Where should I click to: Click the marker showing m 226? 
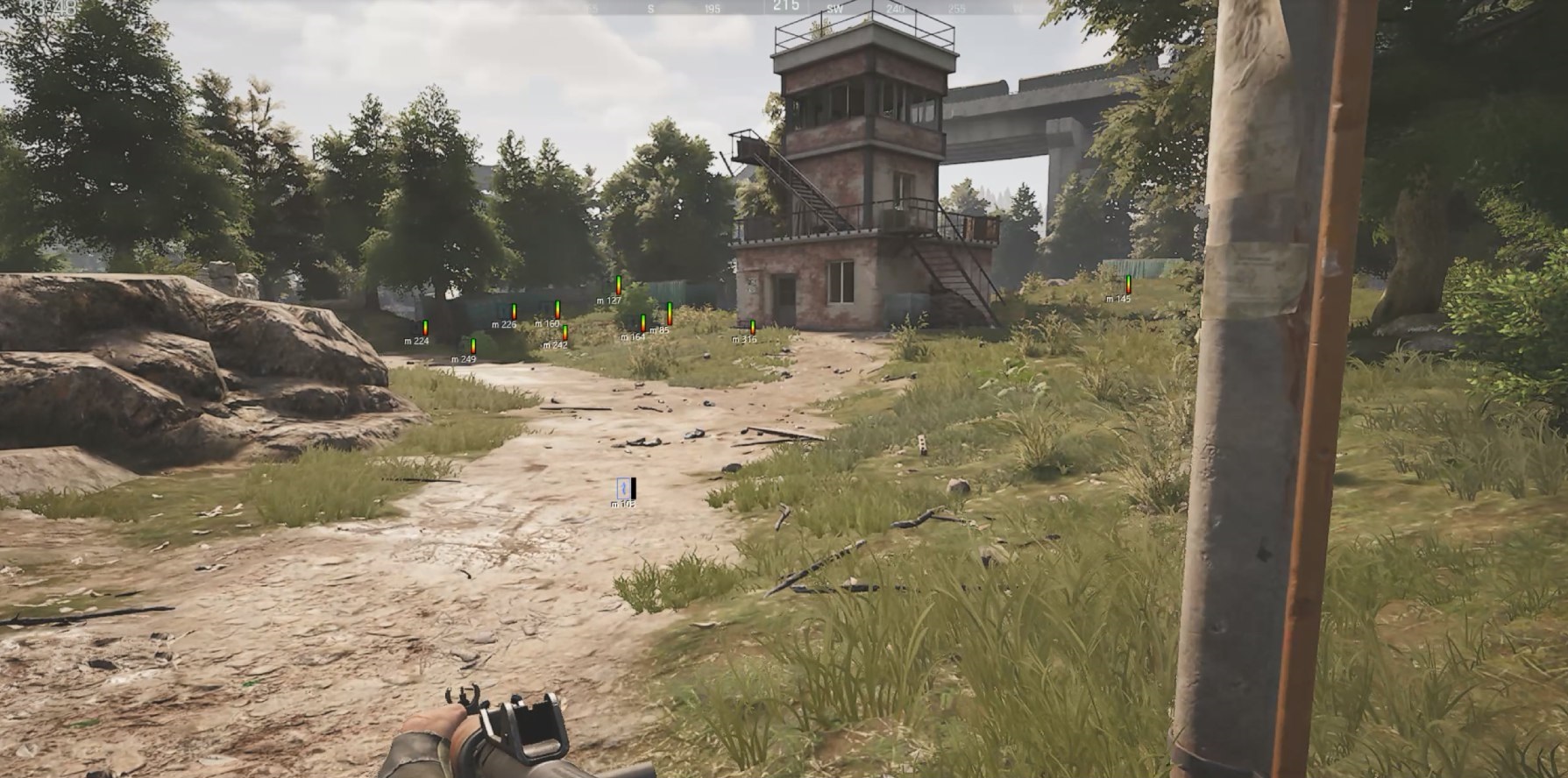tap(514, 311)
